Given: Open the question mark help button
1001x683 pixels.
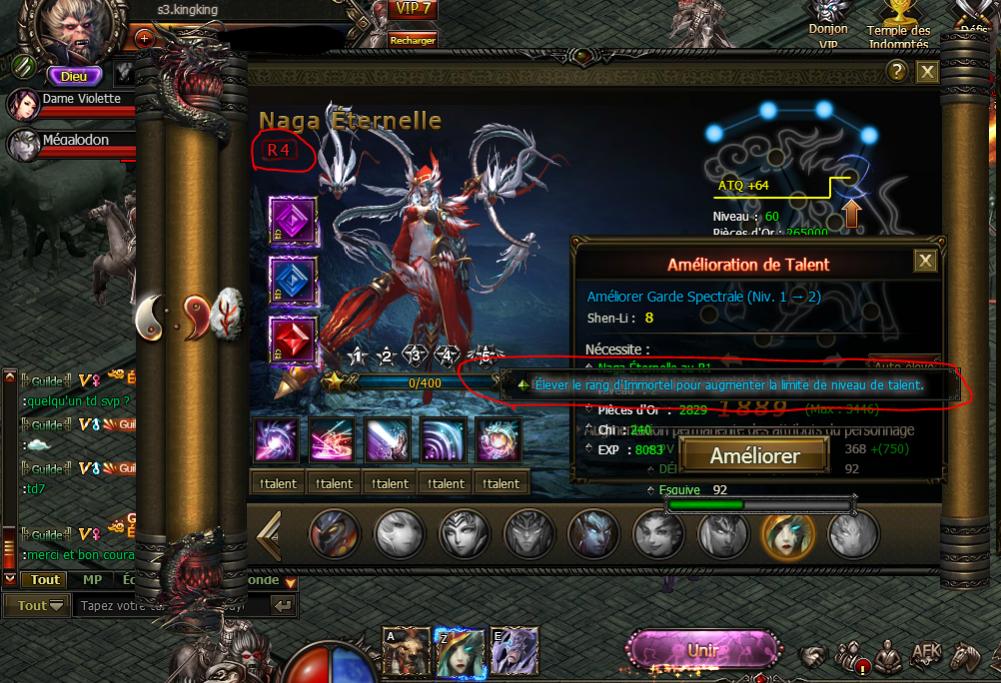Looking at the screenshot, I should point(897,71).
